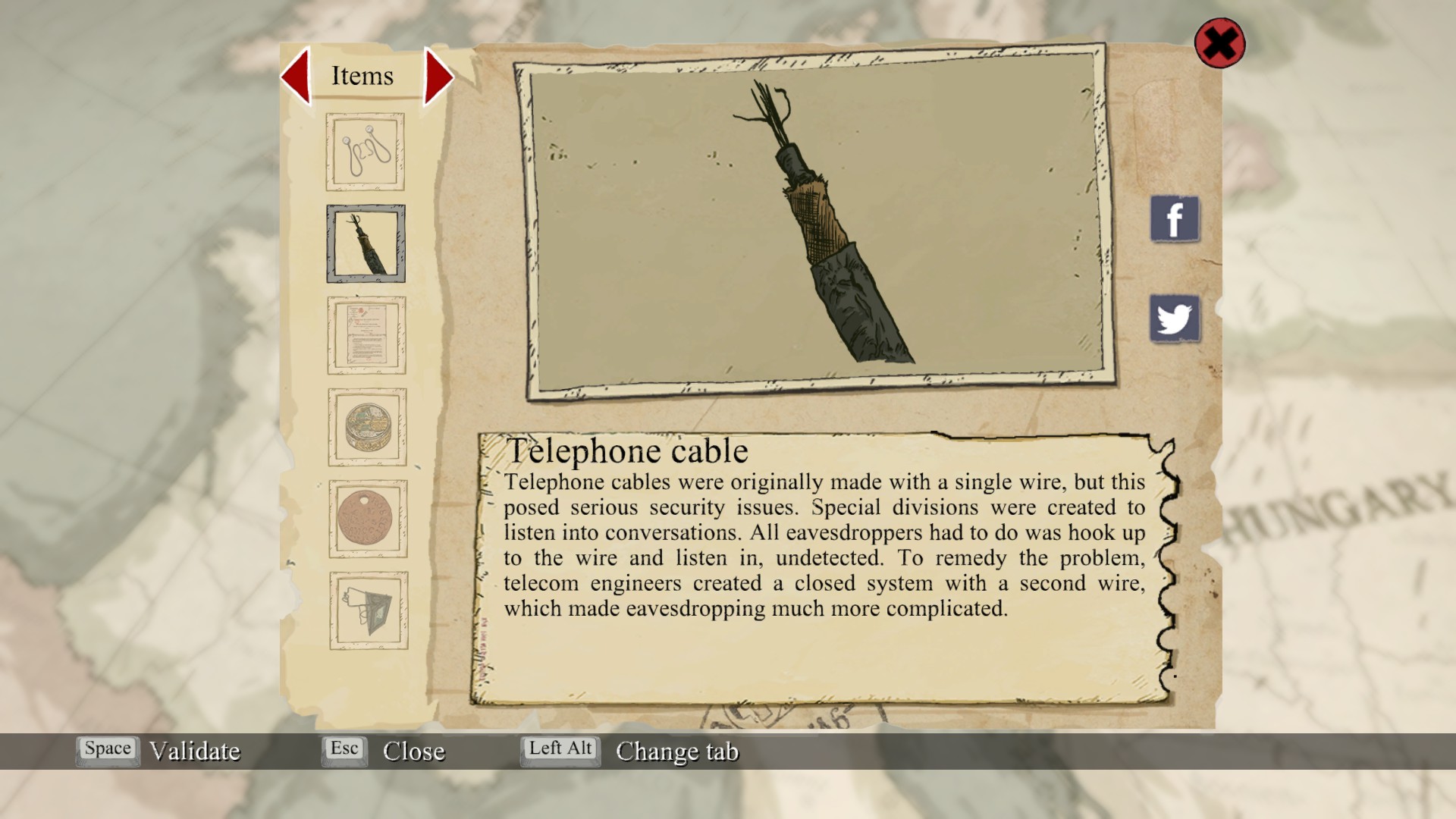This screenshot has width=1456, height=819.
Task: Open the stamped paper document item
Action: [366, 335]
